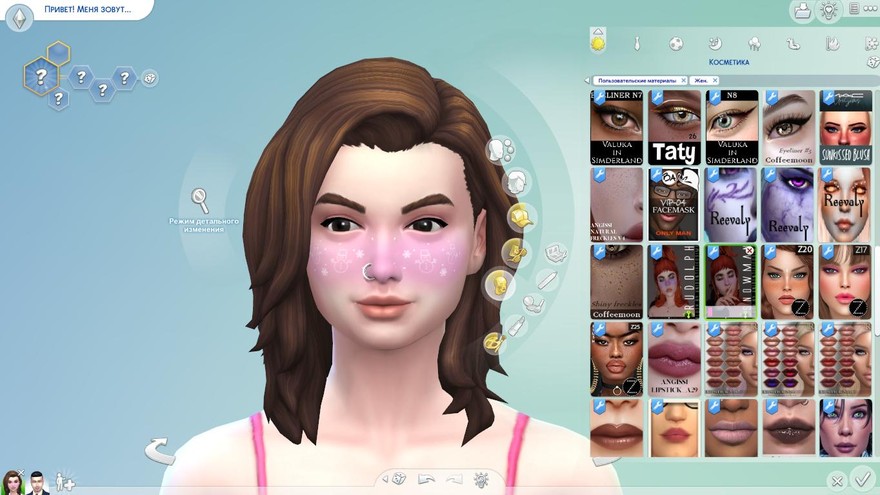Select the Taty eyeshadow thumbnail

point(673,127)
